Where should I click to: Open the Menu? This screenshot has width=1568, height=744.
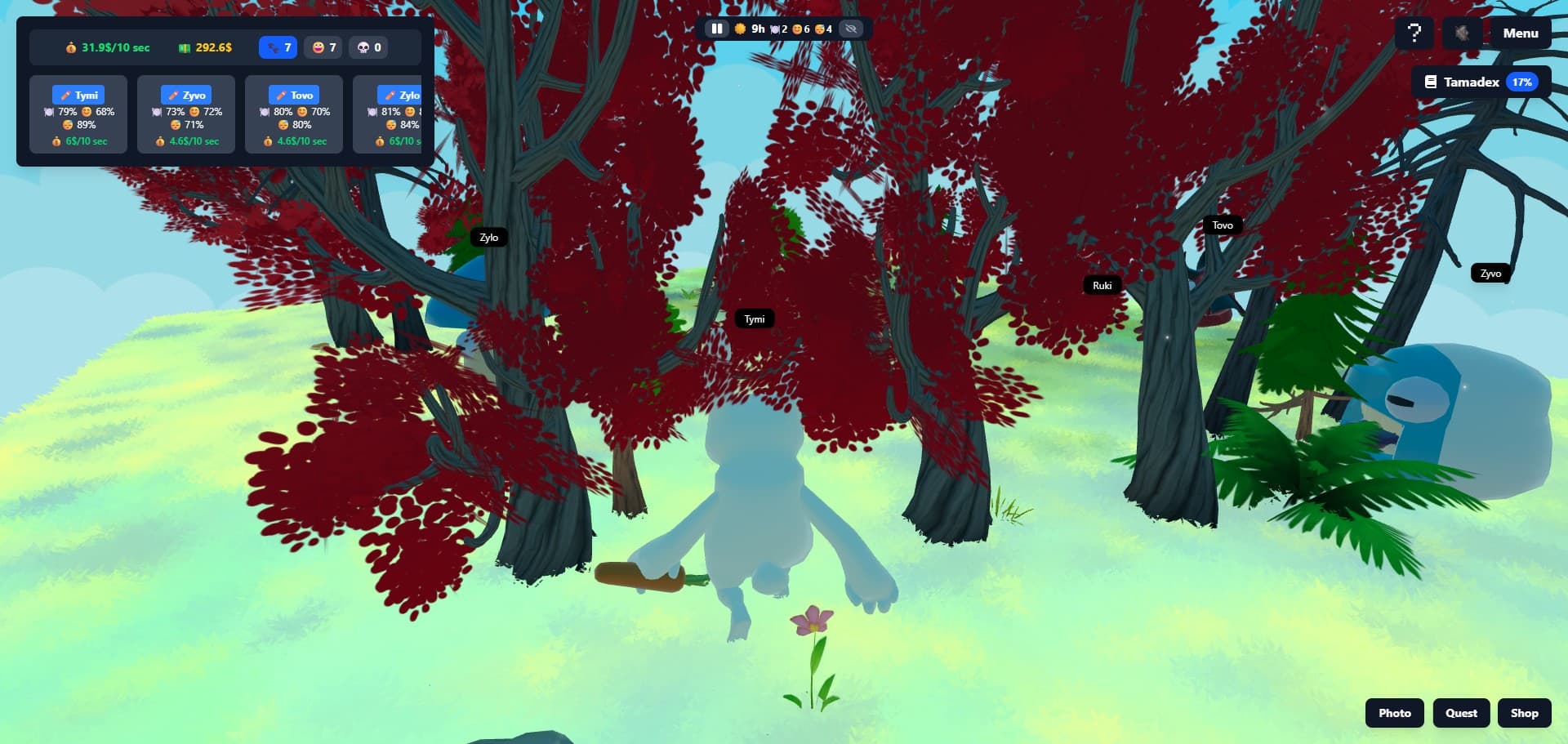[x=1520, y=33]
